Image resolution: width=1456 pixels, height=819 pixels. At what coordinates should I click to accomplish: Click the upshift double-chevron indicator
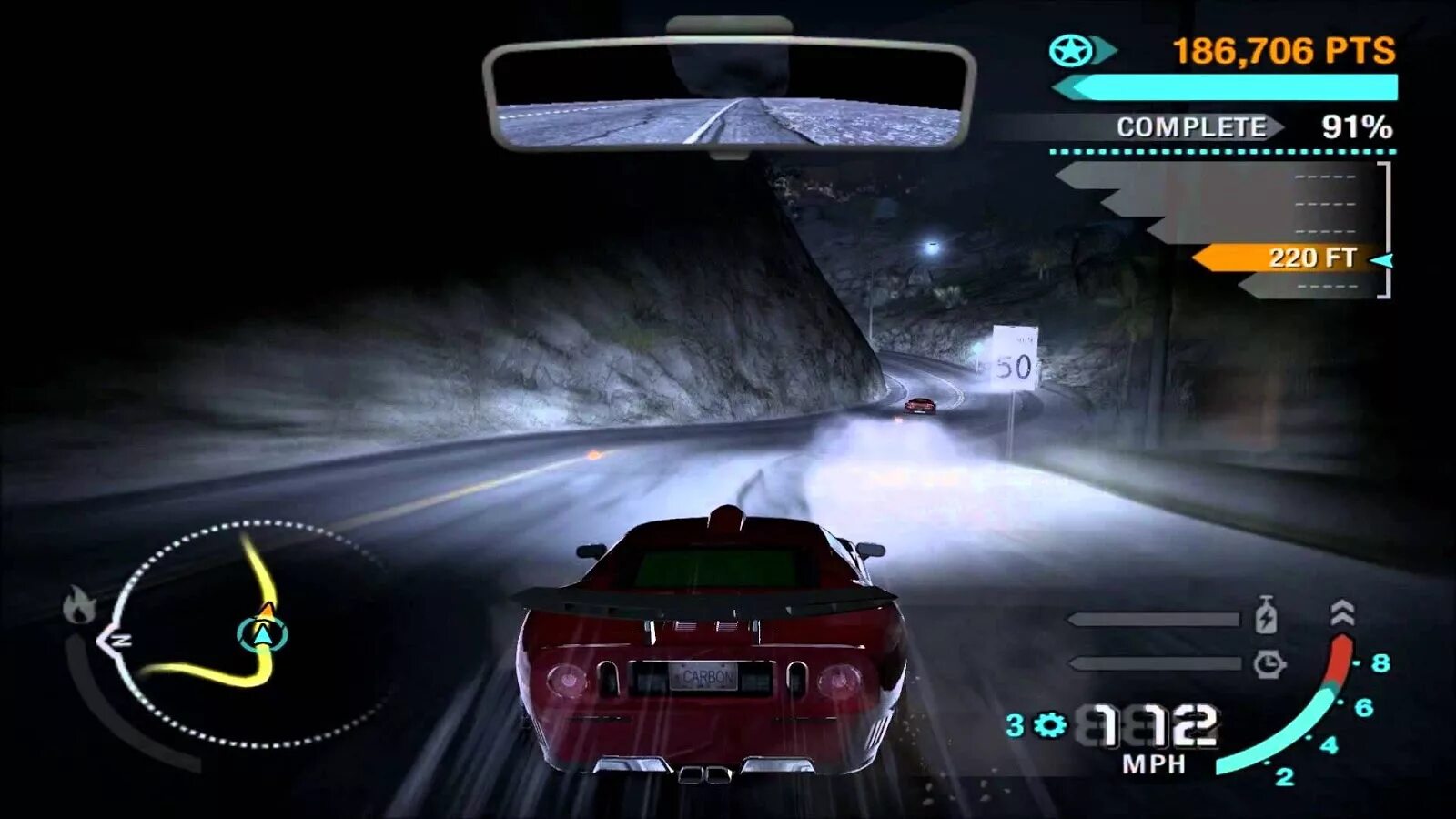(x=1342, y=614)
